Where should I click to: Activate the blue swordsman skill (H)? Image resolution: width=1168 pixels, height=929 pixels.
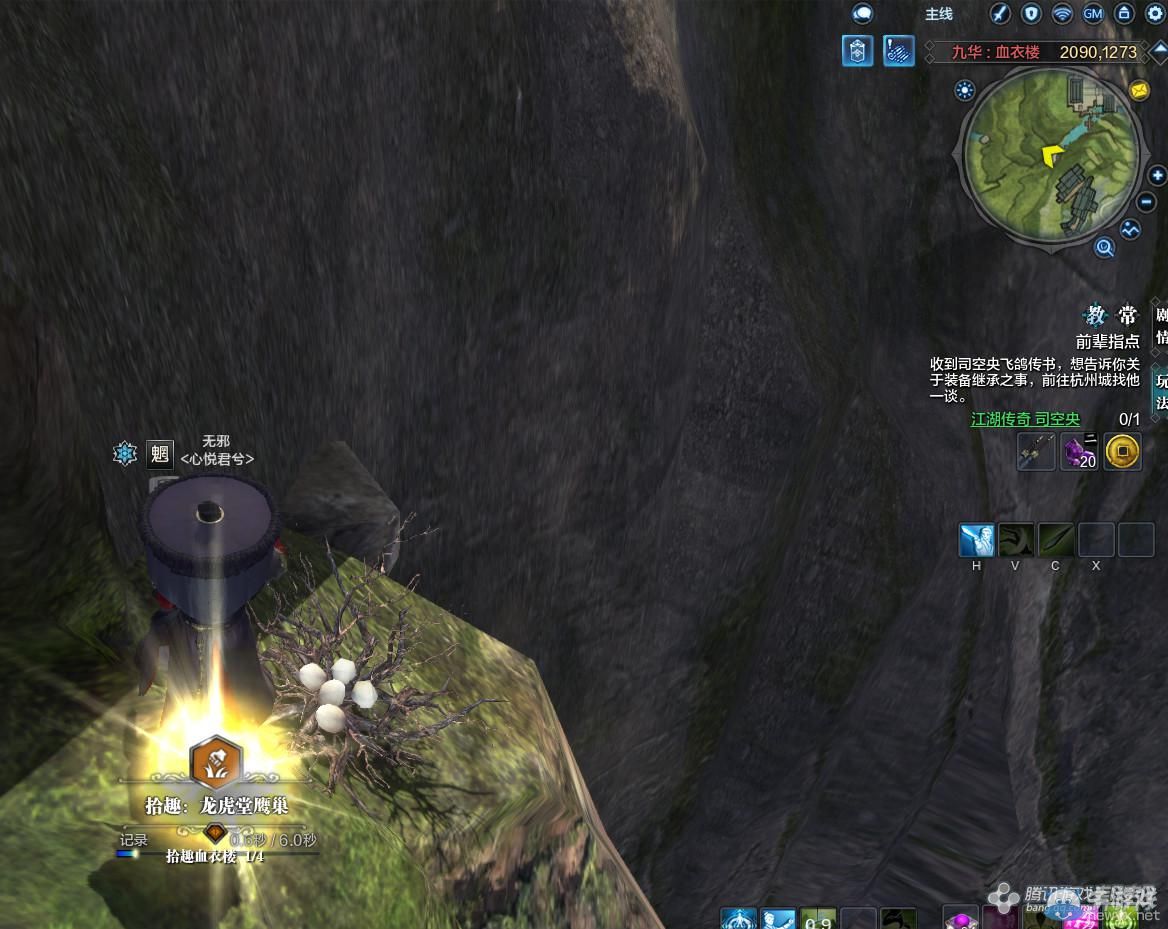(977, 540)
